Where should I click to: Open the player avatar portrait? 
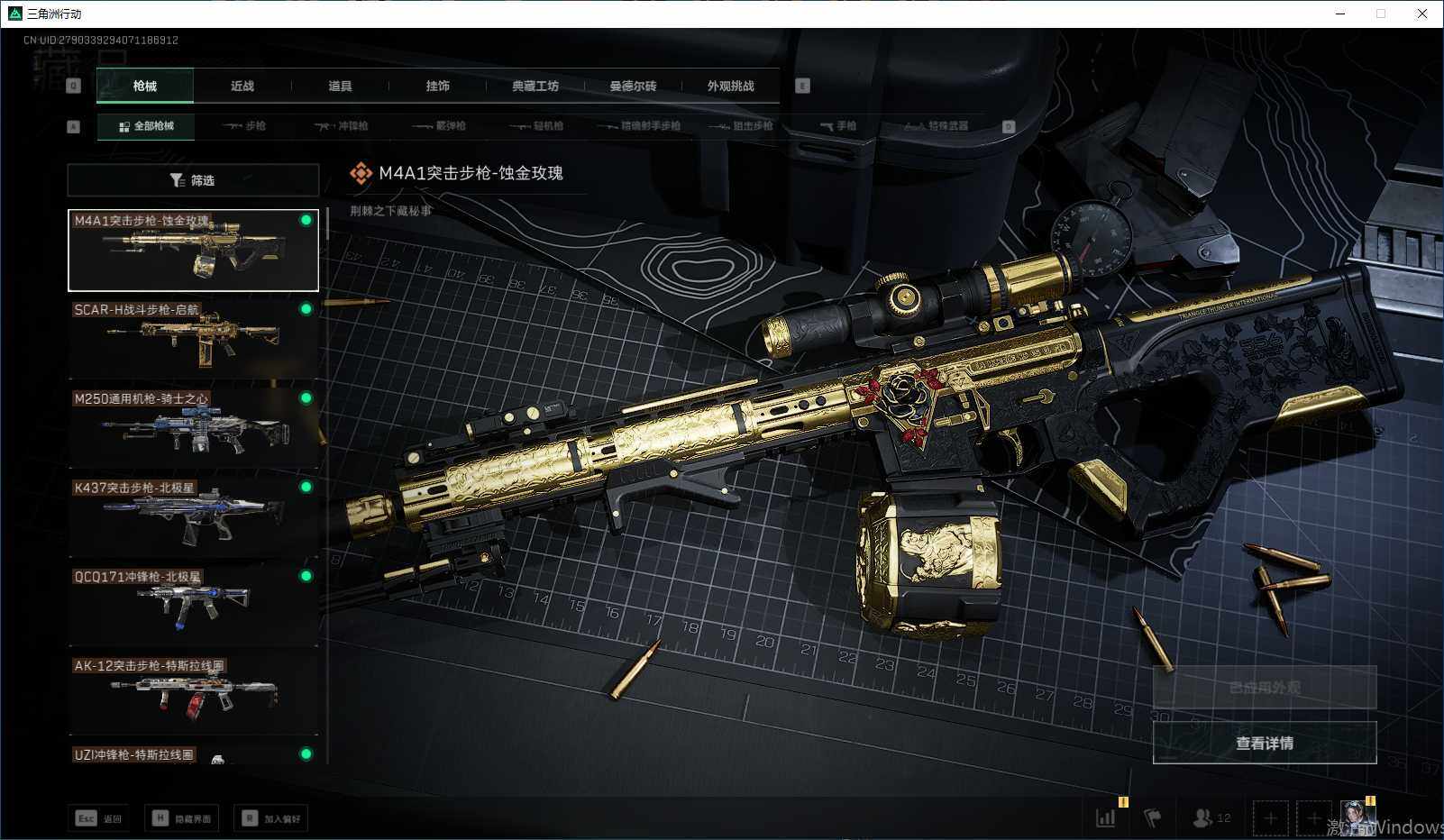coord(1357,817)
